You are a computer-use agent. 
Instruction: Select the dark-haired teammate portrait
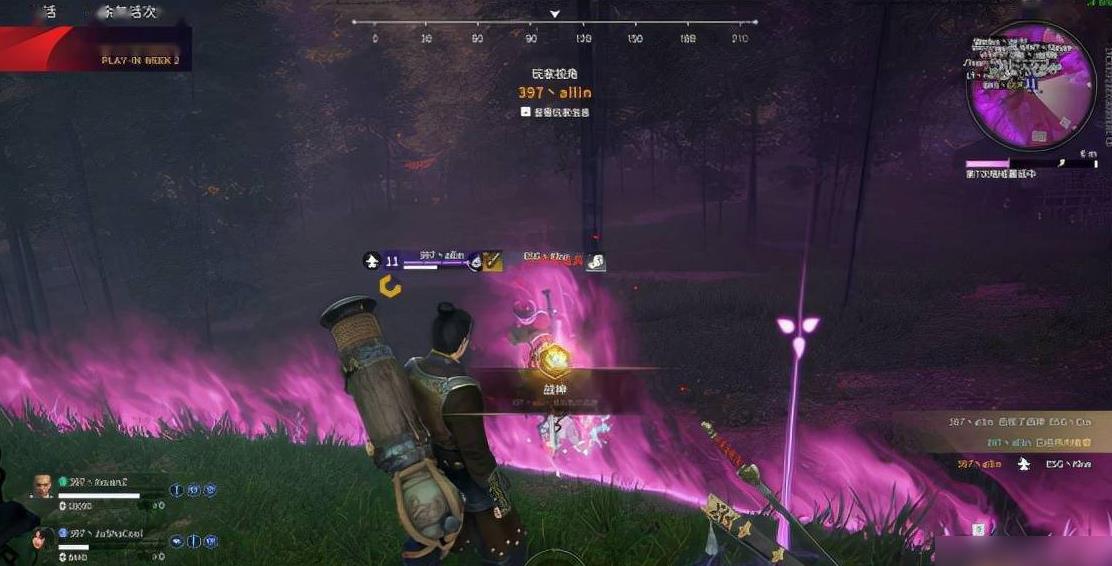(41, 537)
